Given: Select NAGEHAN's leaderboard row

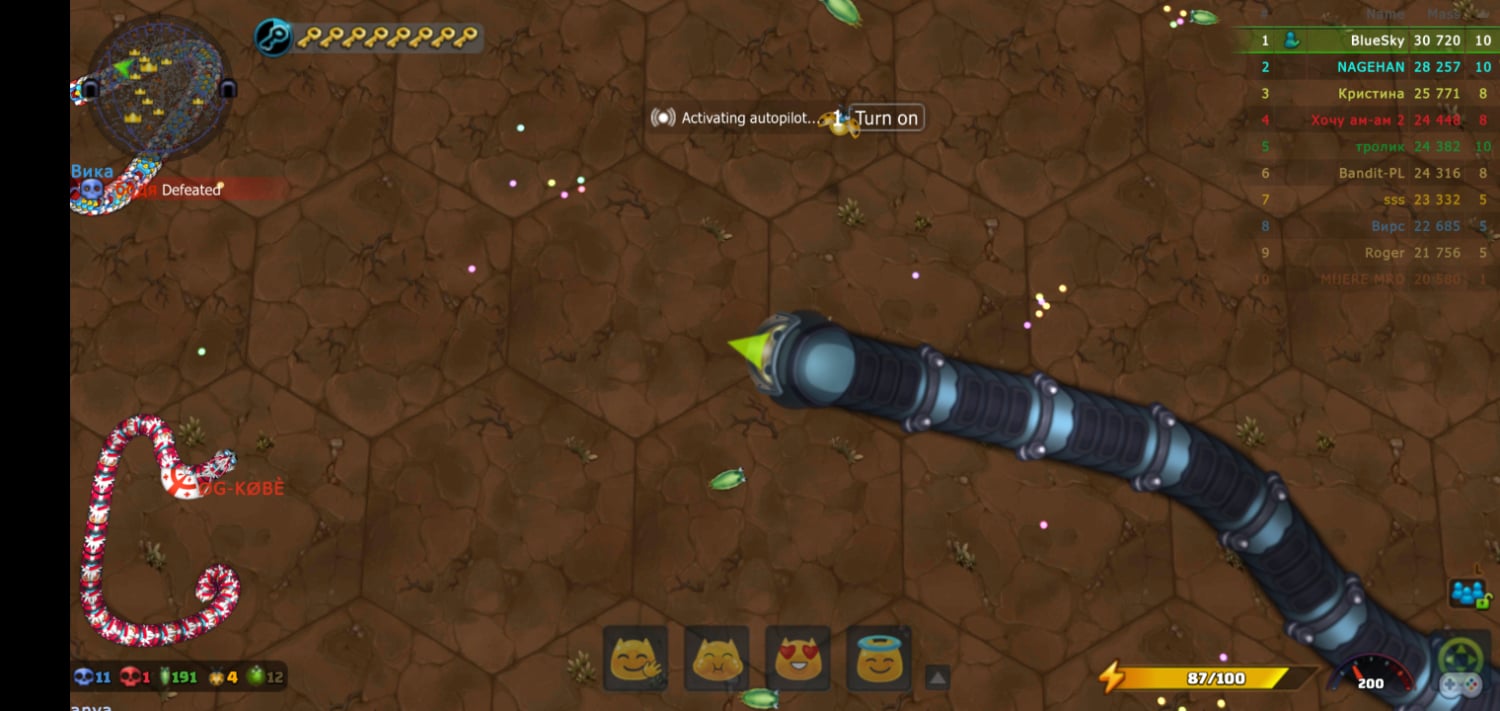Looking at the screenshot, I should pyautogui.click(x=1370, y=67).
